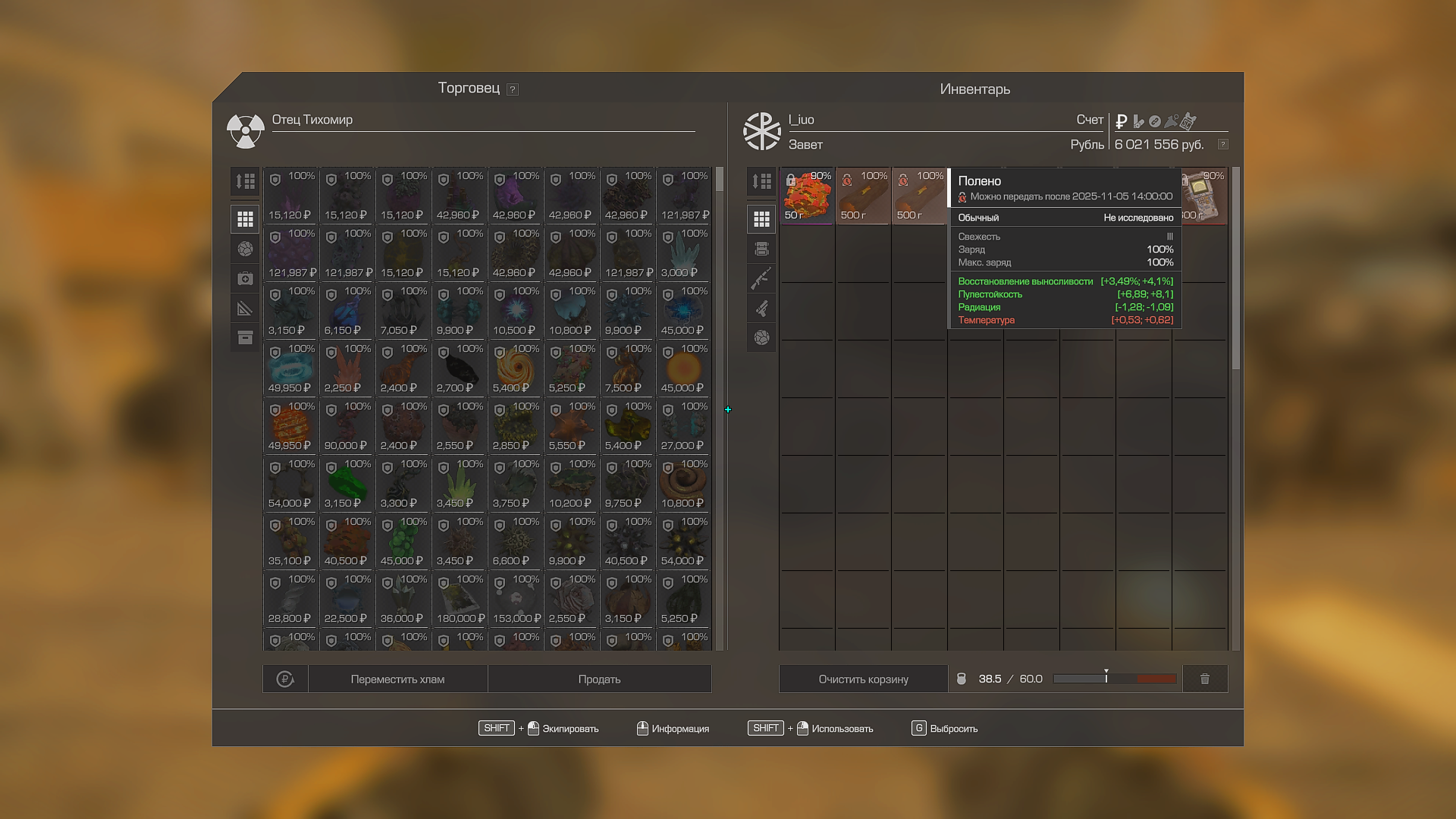Image resolution: width=1456 pixels, height=819 pixels.
Task: Open trader help question mark
Action: tap(513, 89)
